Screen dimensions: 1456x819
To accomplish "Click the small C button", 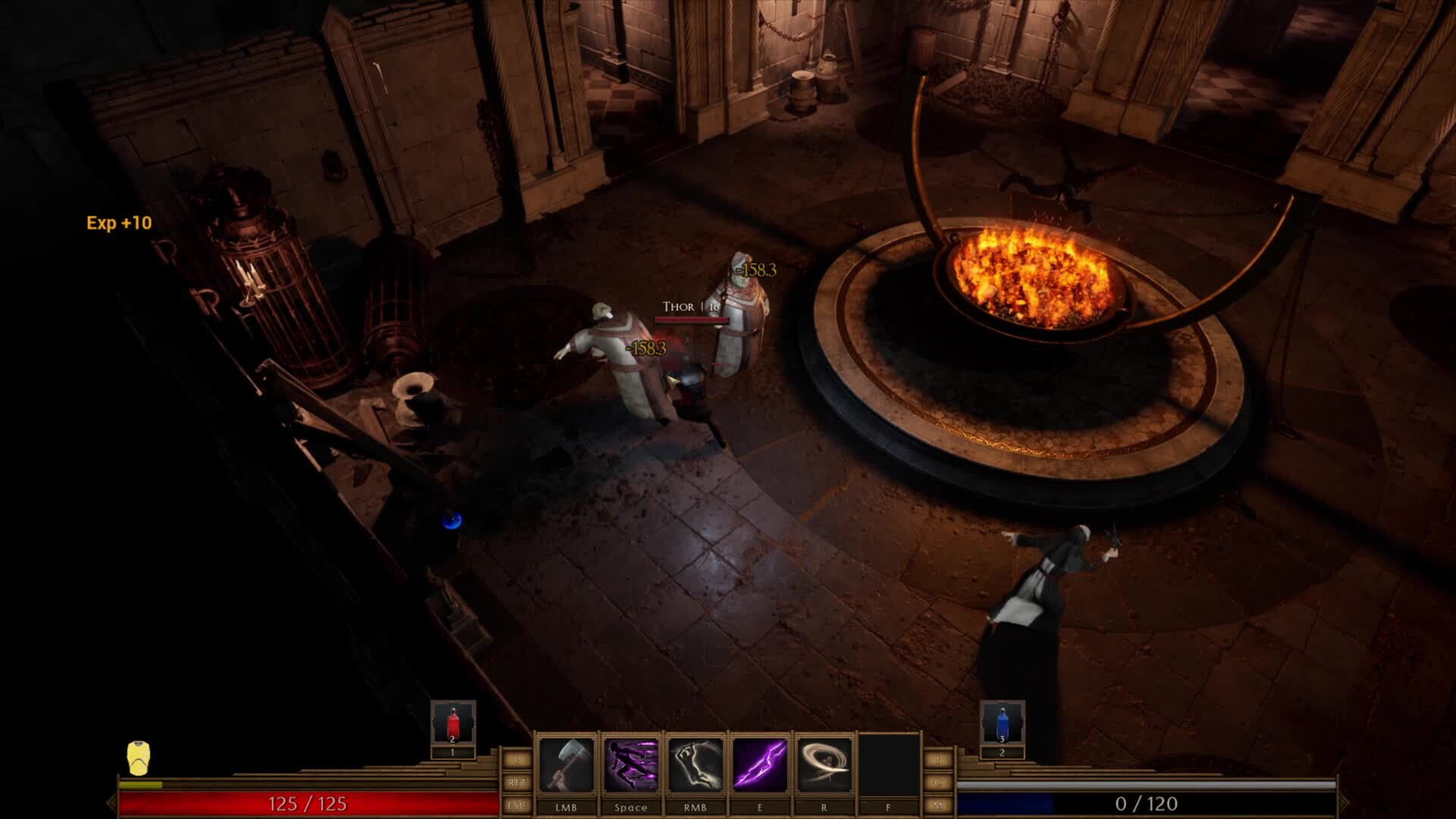I will click(938, 782).
